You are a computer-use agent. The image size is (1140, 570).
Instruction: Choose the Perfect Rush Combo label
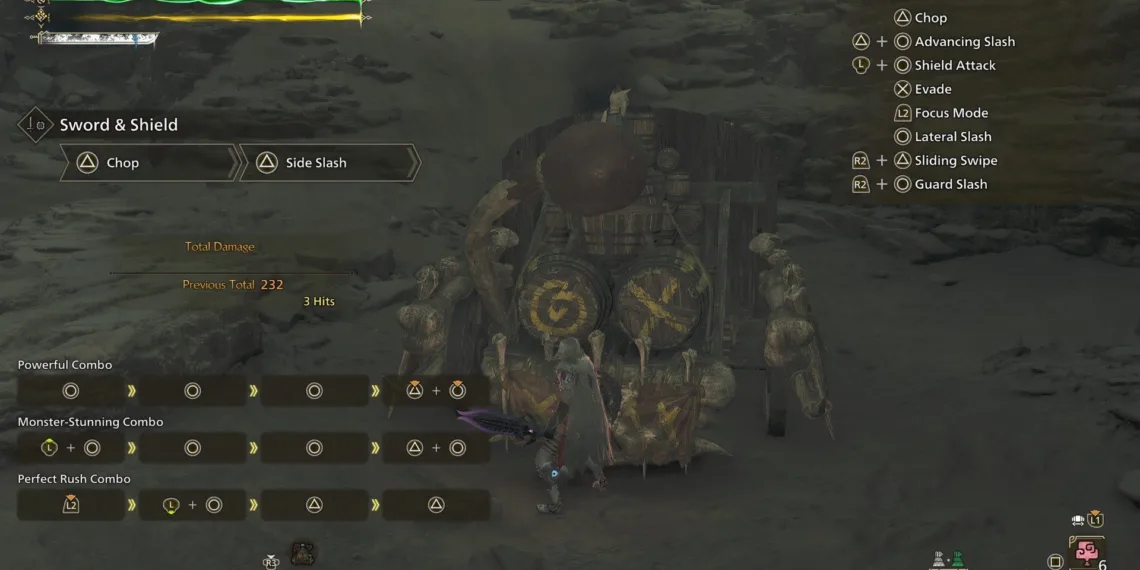(x=74, y=479)
